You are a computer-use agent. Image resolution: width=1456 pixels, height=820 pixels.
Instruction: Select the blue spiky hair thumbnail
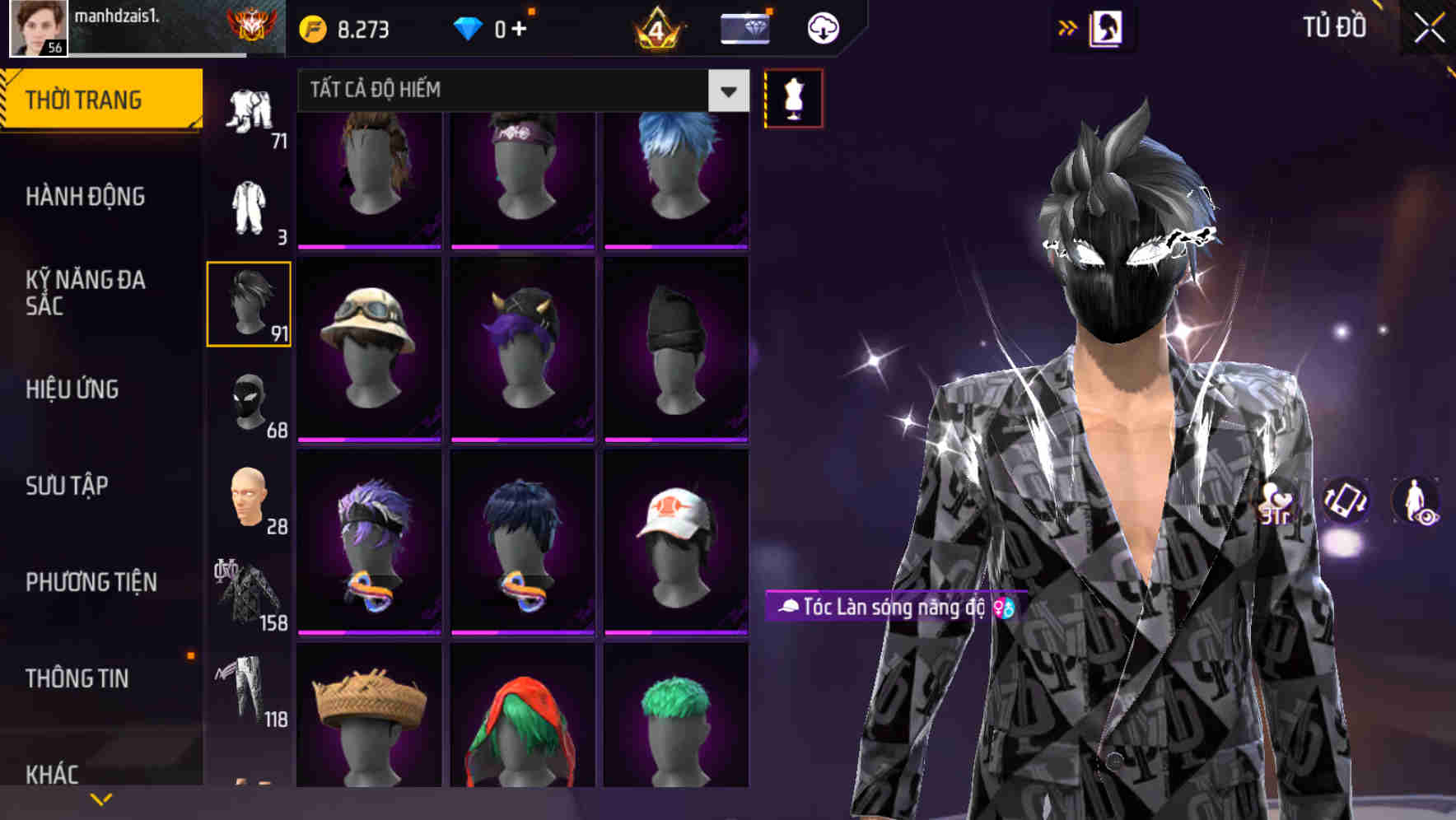[x=675, y=177]
